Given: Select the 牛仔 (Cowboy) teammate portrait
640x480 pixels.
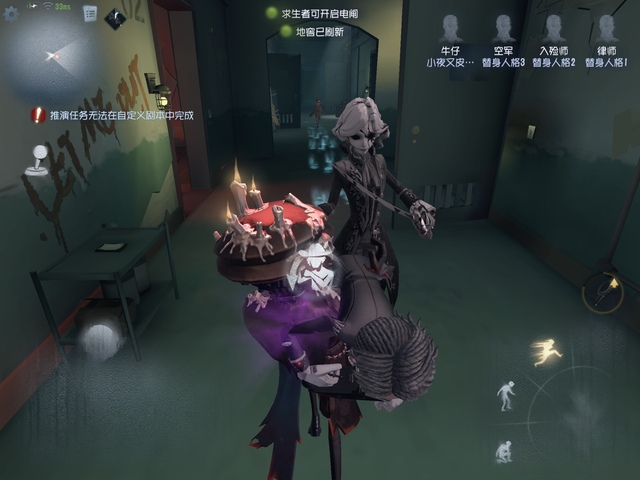Looking at the screenshot, I should coord(451,32).
